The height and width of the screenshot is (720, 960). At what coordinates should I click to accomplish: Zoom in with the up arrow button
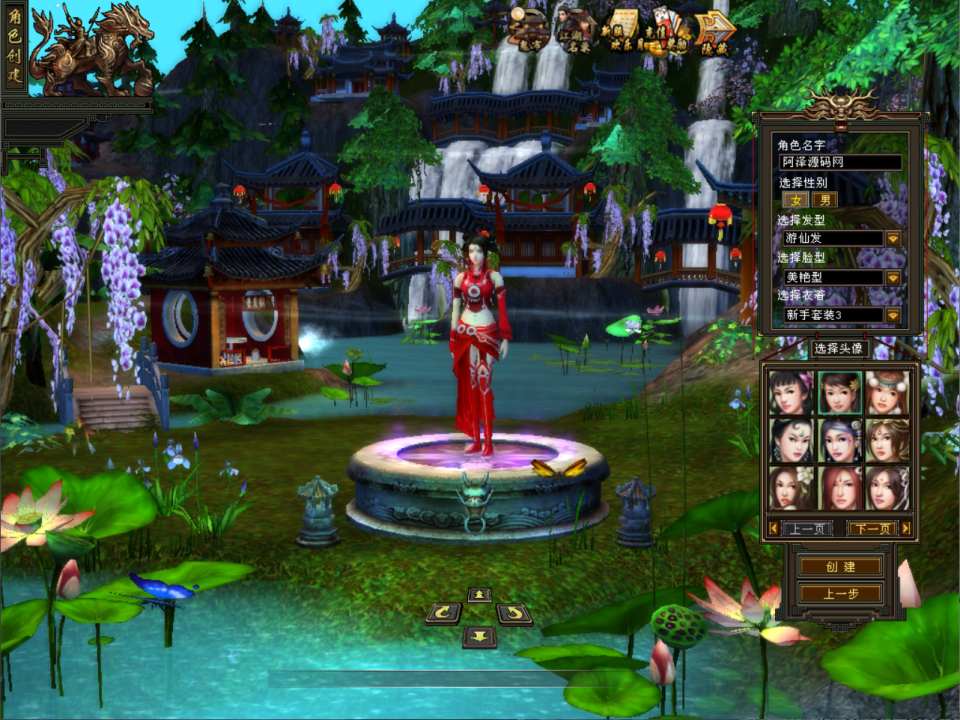(x=479, y=595)
